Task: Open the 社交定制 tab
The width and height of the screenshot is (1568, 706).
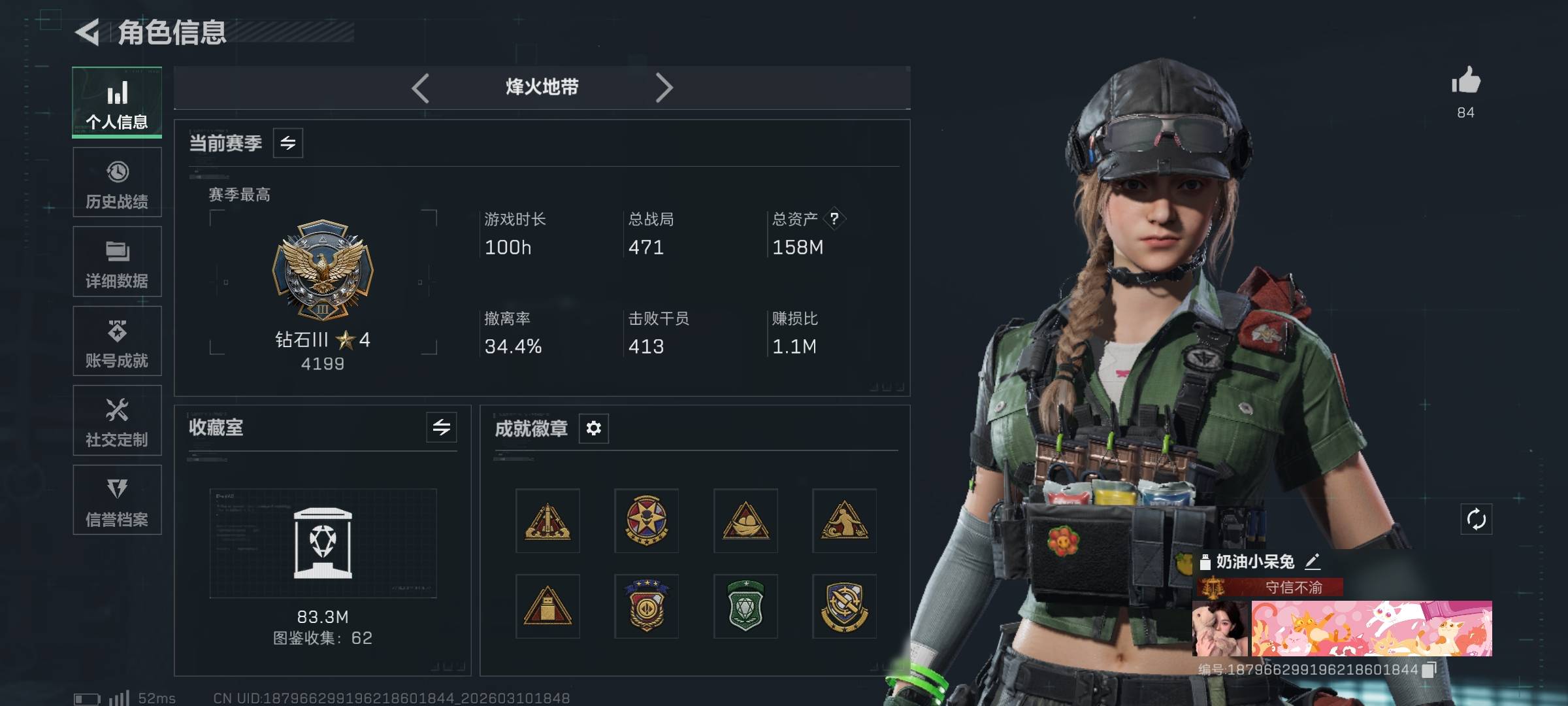Action: pos(117,420)
